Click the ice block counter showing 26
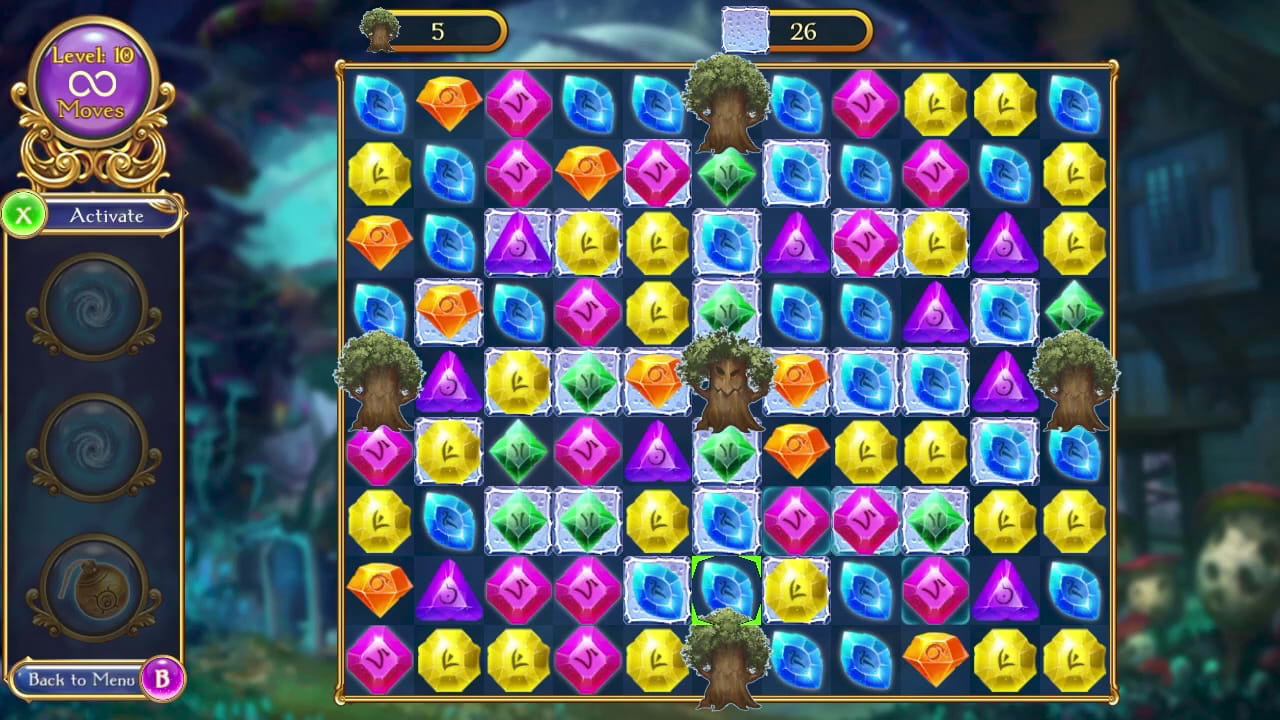The width and height of the screenshot is (1280, 720). (x=805, y=31)
